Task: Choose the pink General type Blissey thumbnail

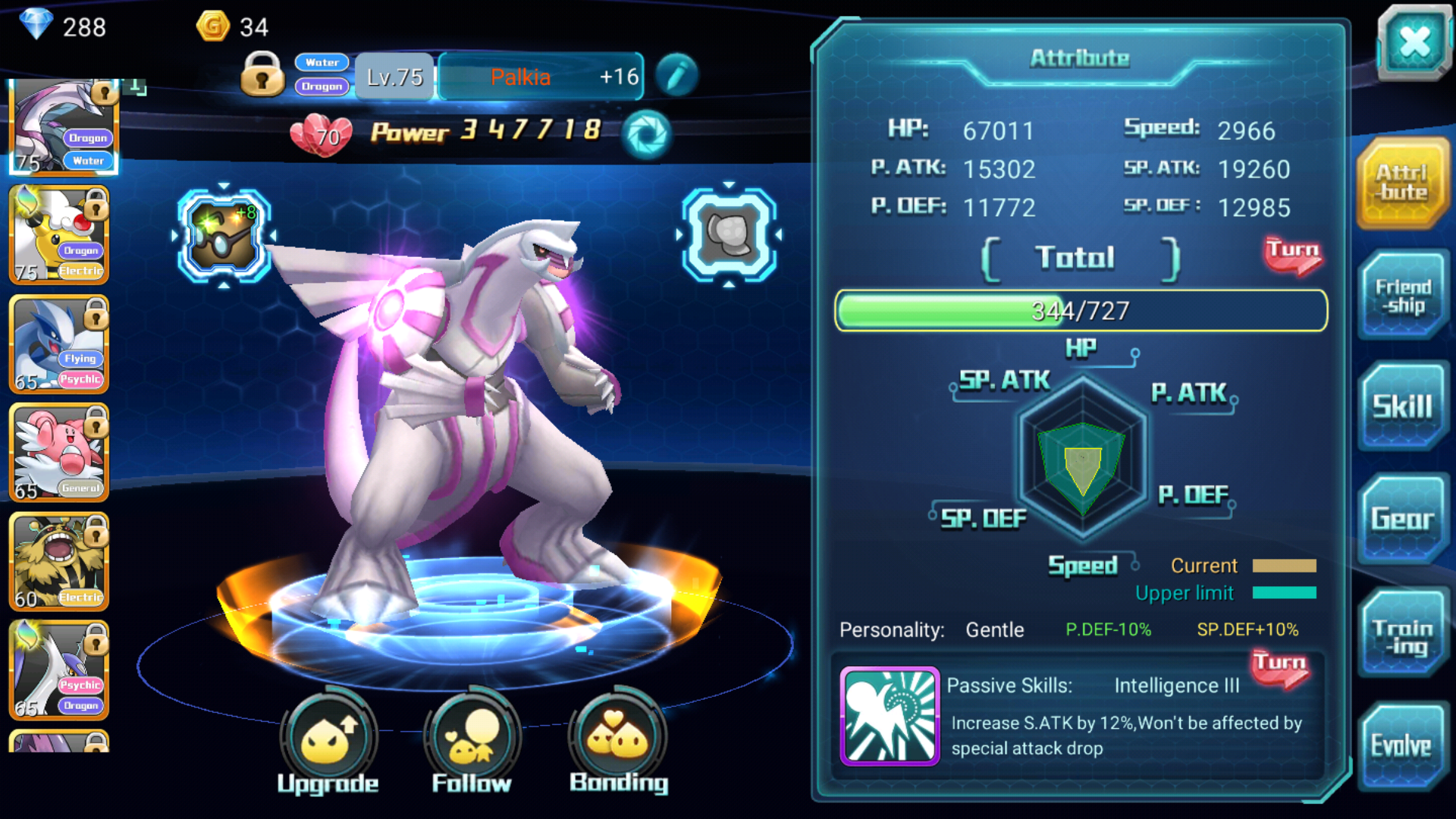Action: point(59,453)
